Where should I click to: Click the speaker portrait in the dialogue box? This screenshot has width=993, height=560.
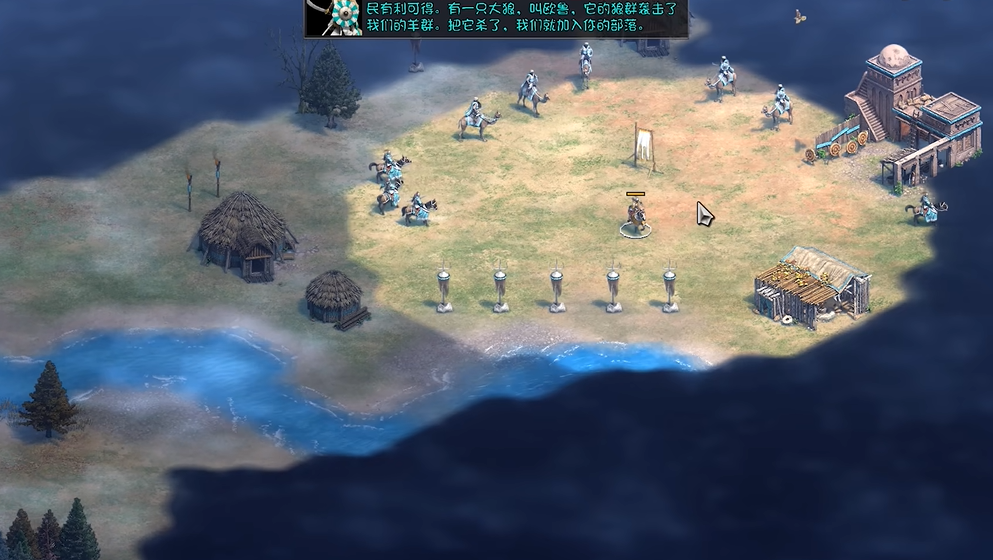click(333, 17)
